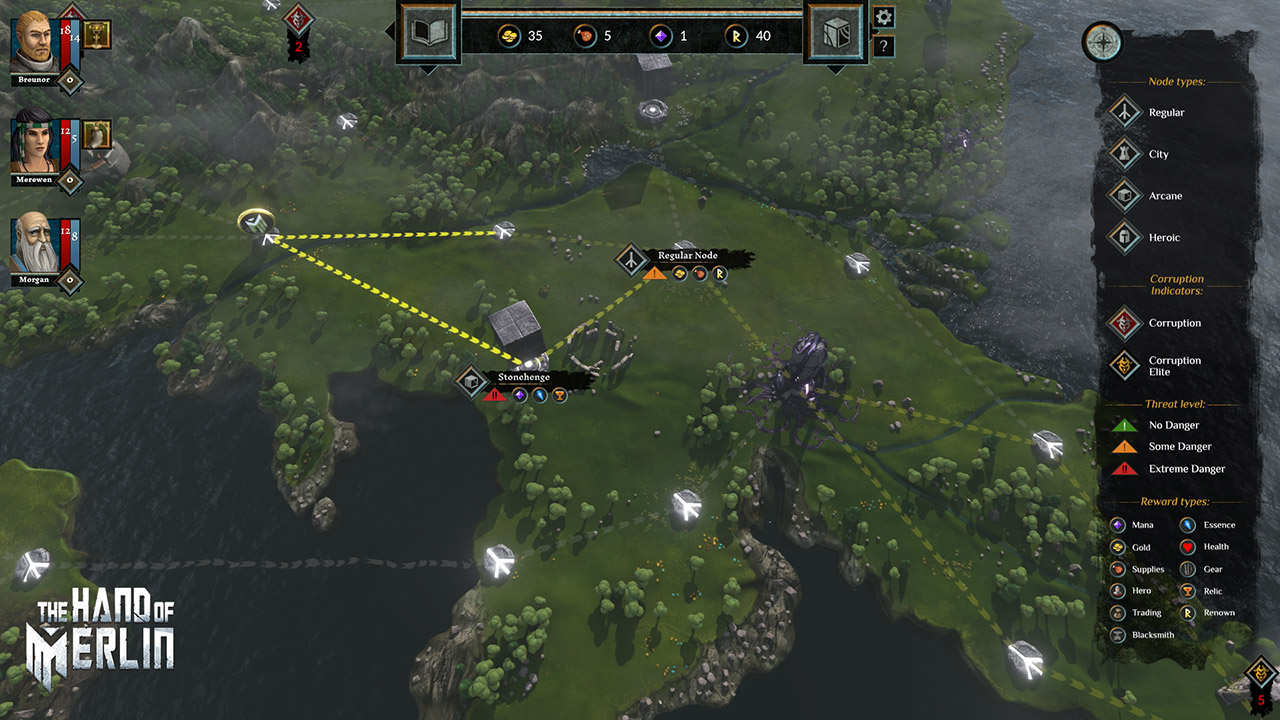
Task: Select Breunor's hero portrait
Action: click(x=34, y=40)
